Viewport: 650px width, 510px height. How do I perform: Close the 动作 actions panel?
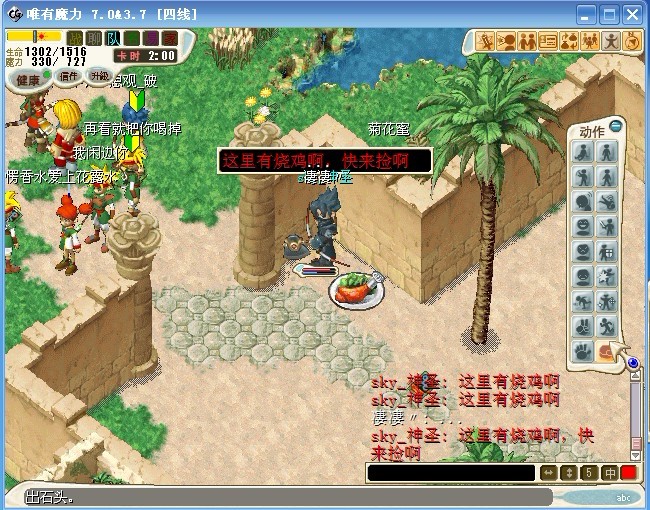(x=616, y=125)
